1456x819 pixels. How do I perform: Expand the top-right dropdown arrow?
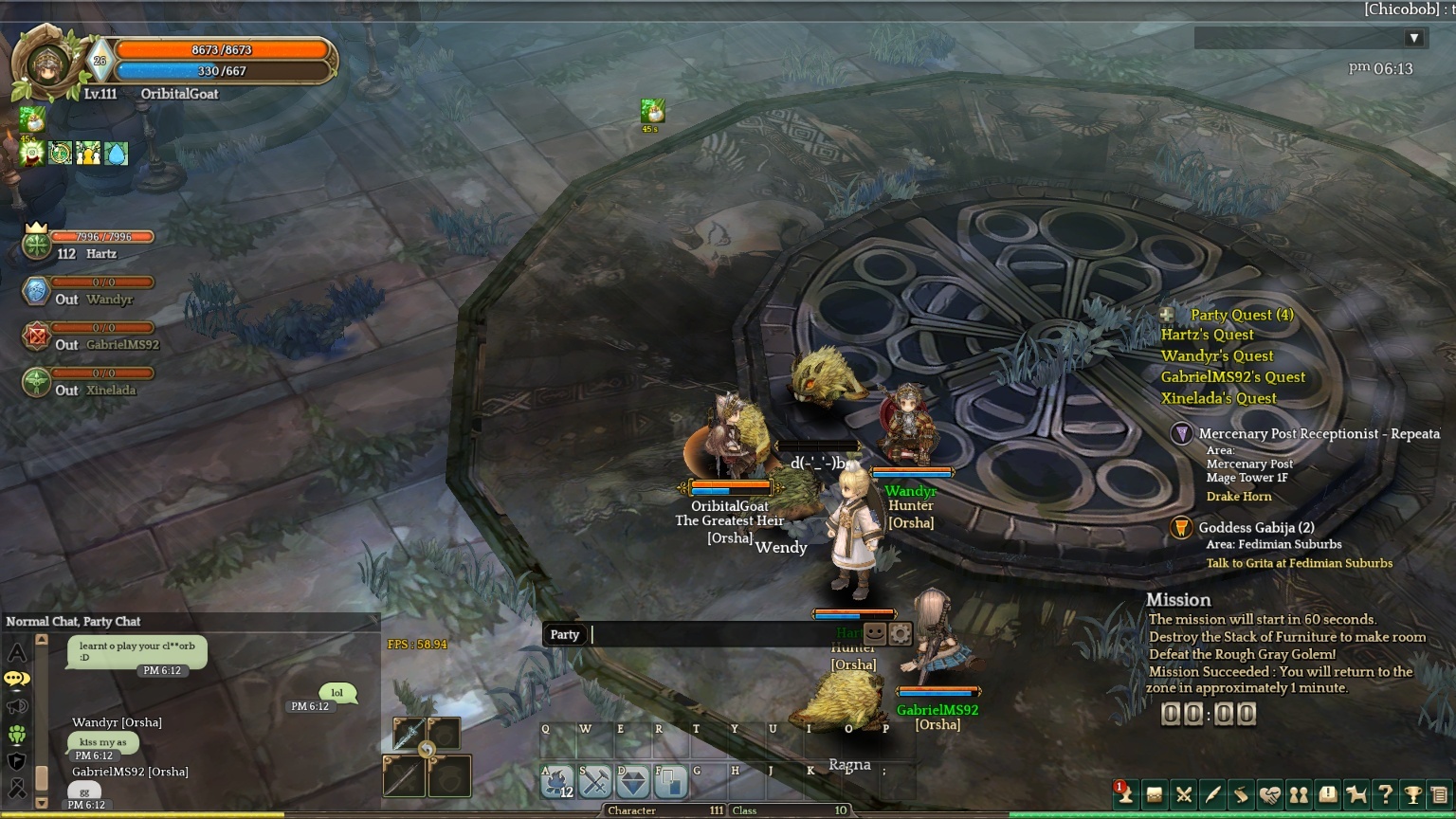[x=1413, y=38]
